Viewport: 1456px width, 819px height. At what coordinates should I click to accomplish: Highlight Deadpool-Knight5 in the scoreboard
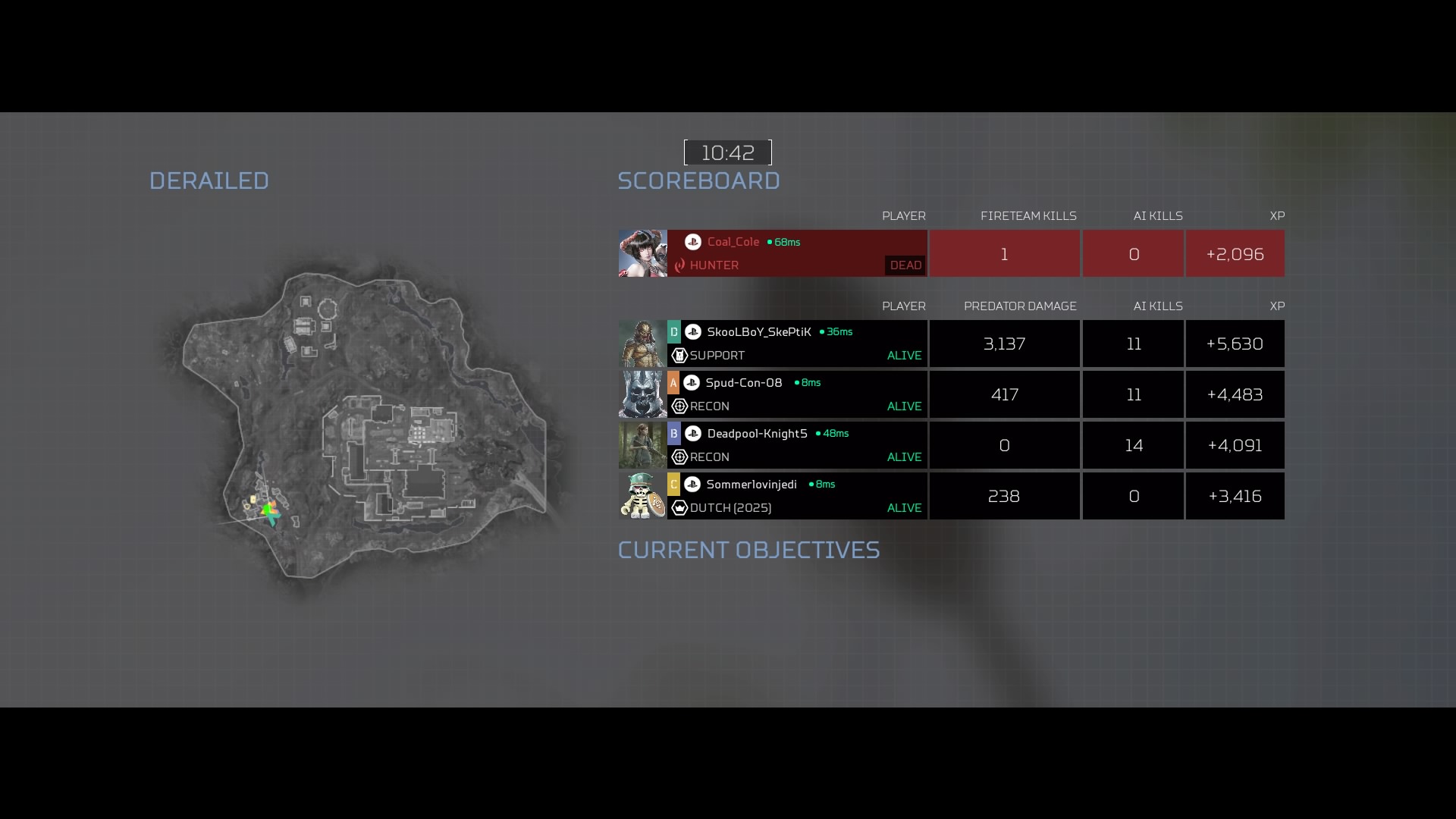click(796, 445)
